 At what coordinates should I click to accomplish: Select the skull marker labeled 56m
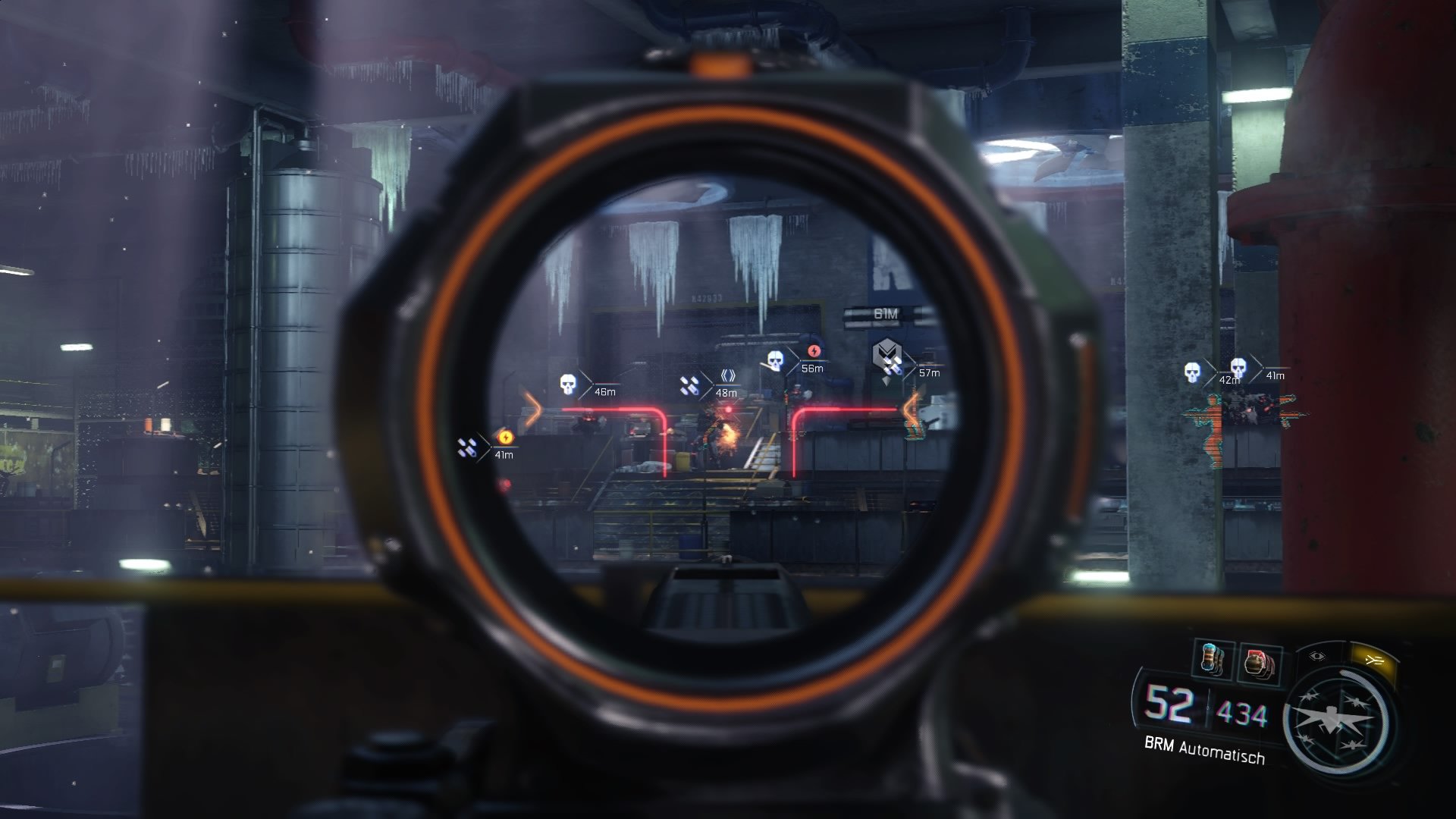point(776,359)
